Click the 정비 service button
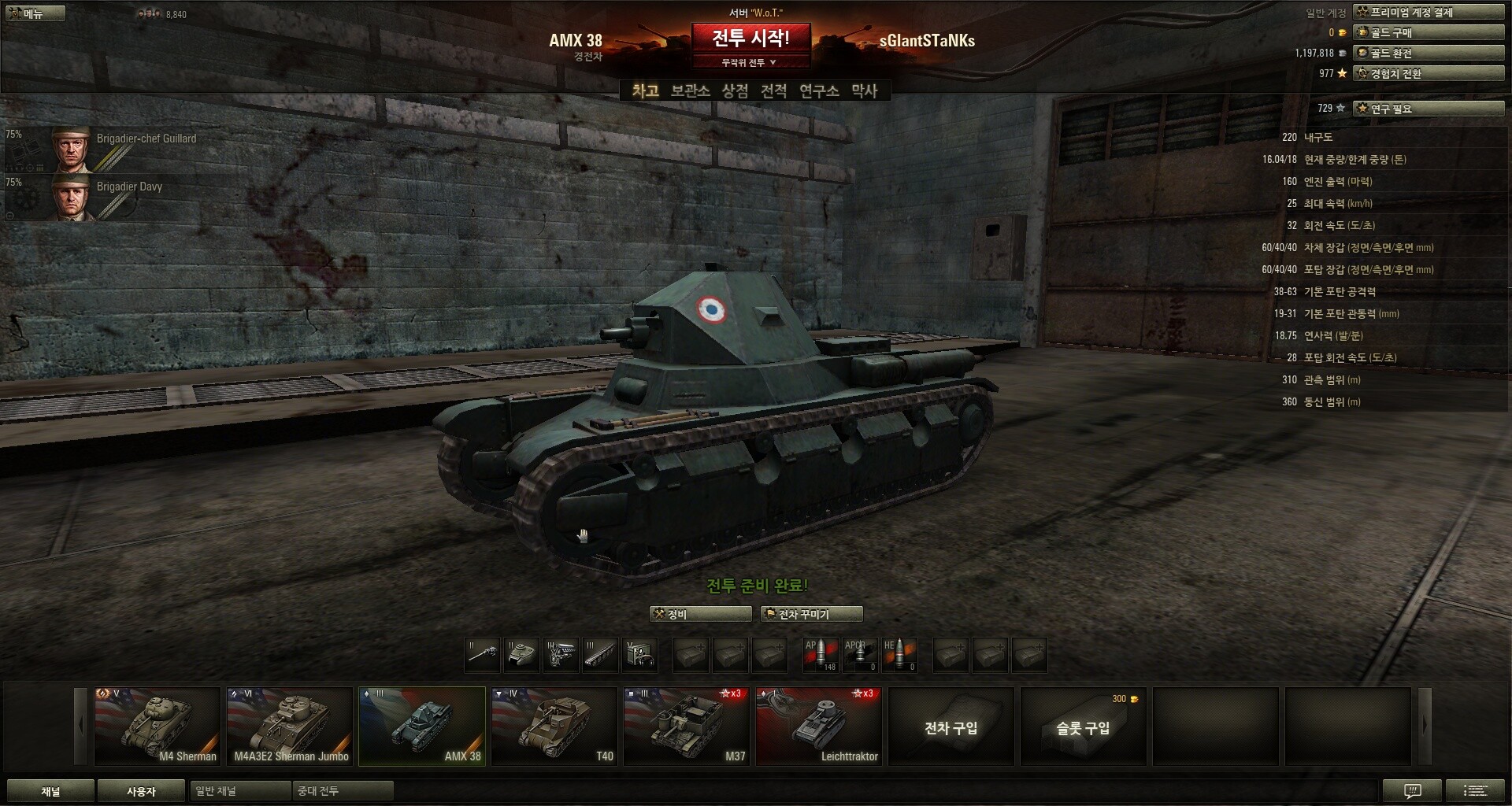The width and height of the screenshot is (1512, 806). pyautogui.click(x=701, y=614)
